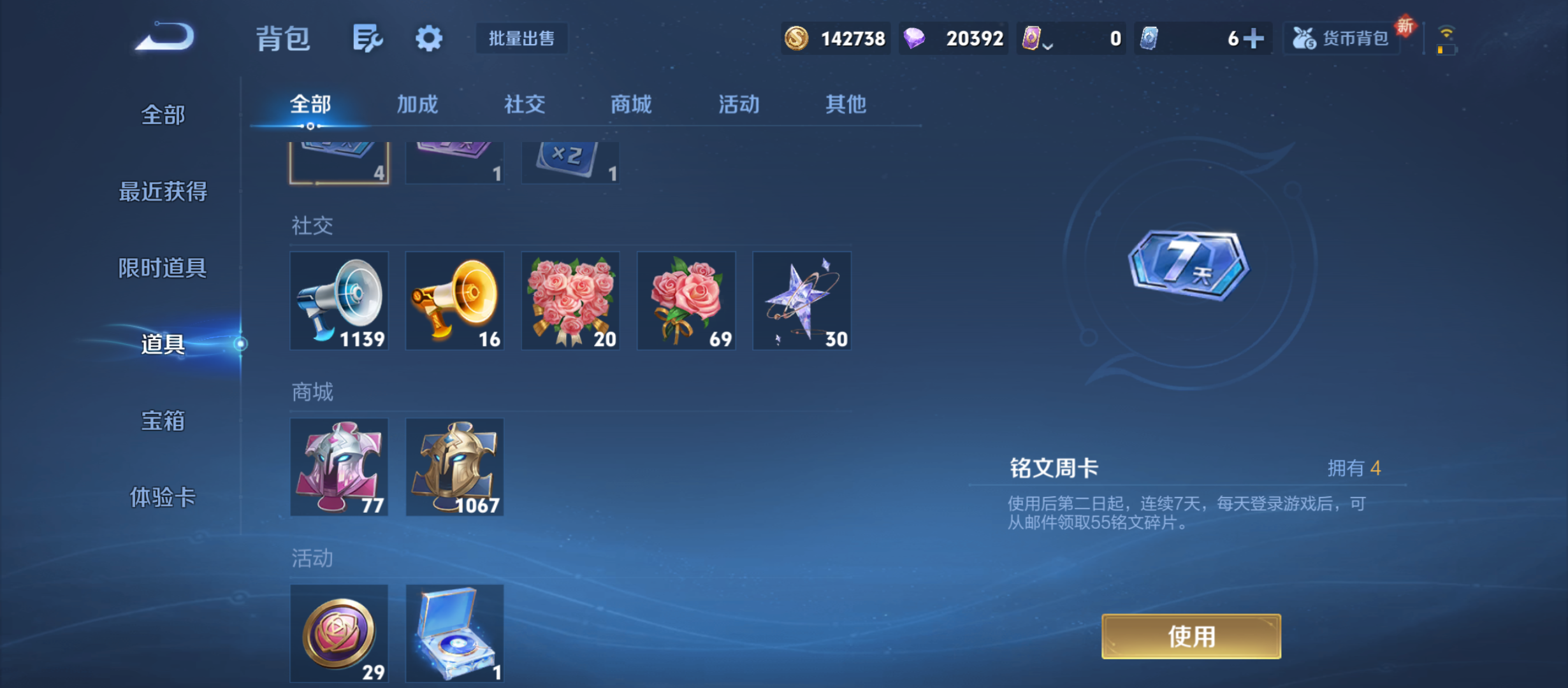The width and height of the screenshot is (1568, 688).
Task: Click the item edit tool beside 背包 title
Action: [367, 38]
